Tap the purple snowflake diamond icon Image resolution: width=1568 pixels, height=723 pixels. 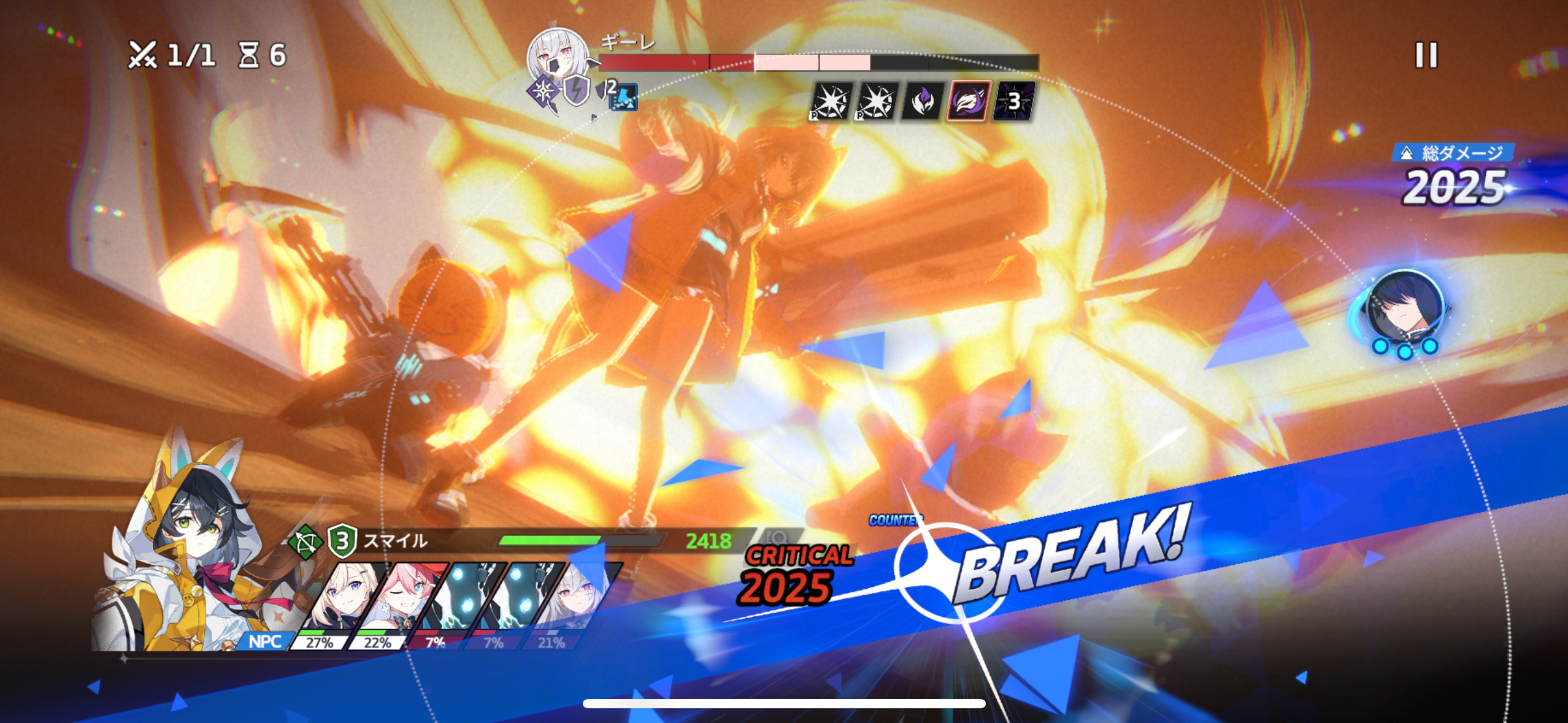[542, 93]
